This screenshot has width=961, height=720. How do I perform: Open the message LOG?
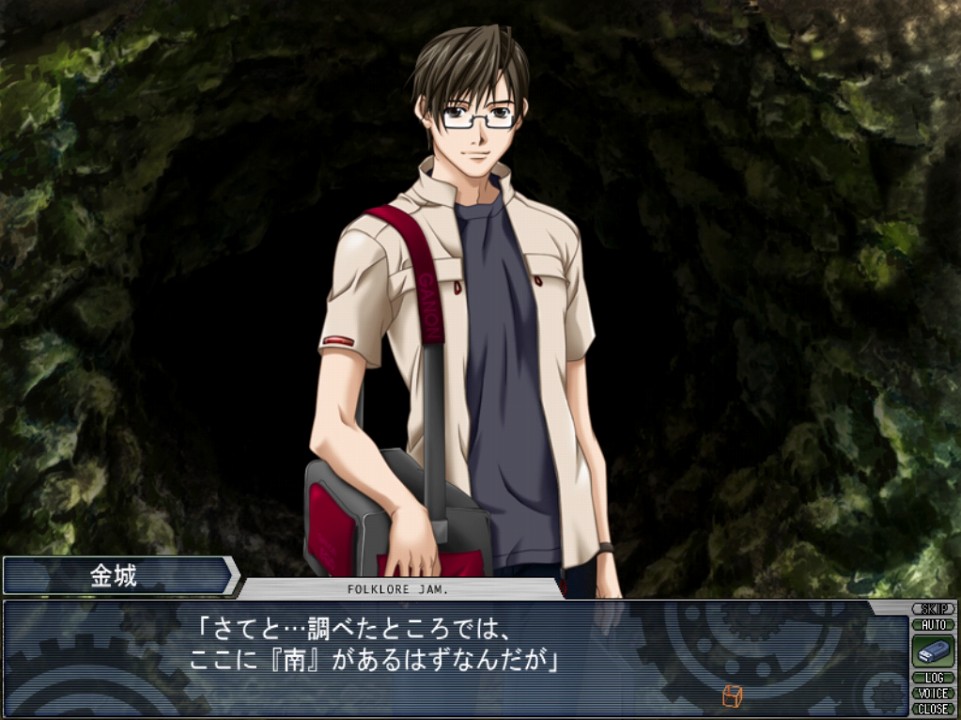[x=932, y=678]
